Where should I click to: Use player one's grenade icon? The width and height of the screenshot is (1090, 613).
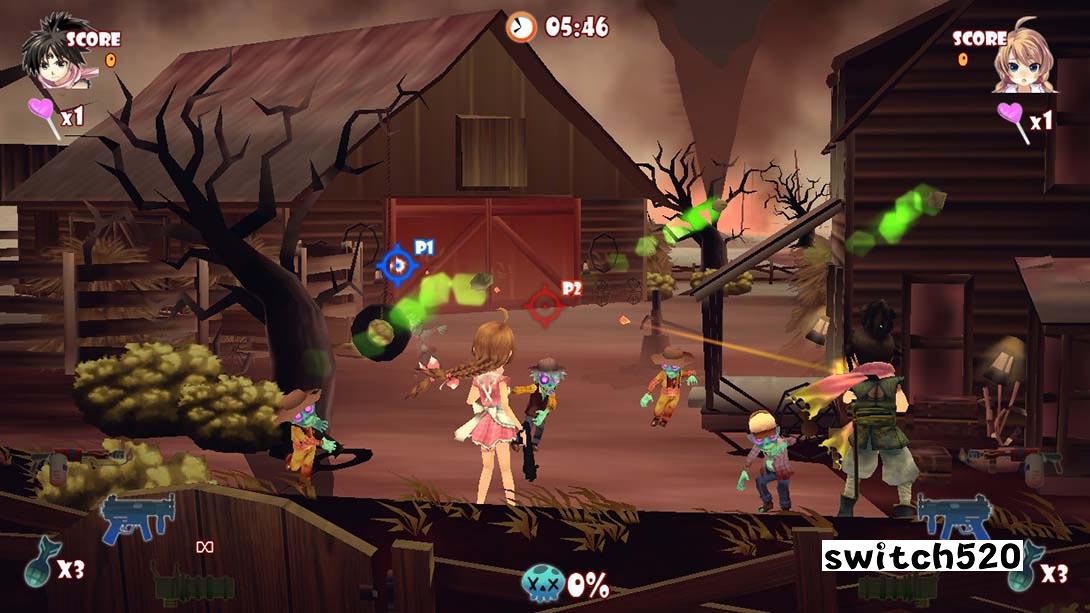tap(42, 564)
